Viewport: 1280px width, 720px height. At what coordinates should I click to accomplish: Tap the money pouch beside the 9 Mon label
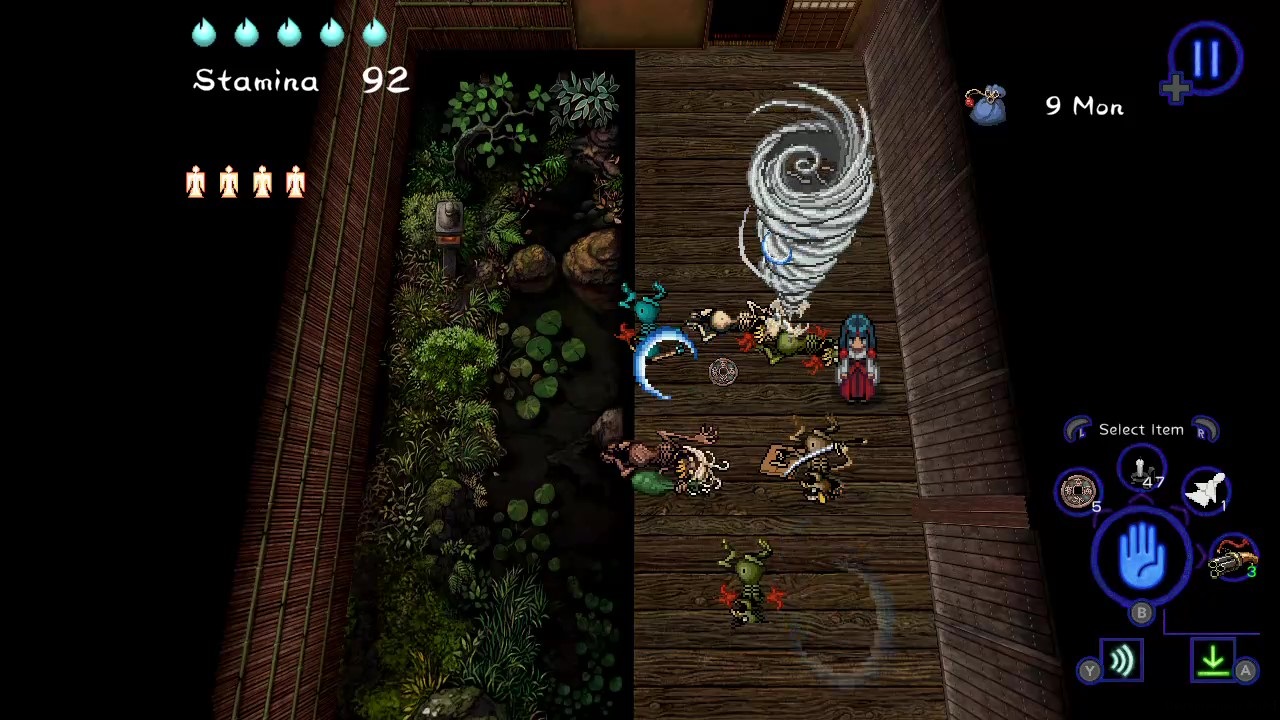coord(986,106)
